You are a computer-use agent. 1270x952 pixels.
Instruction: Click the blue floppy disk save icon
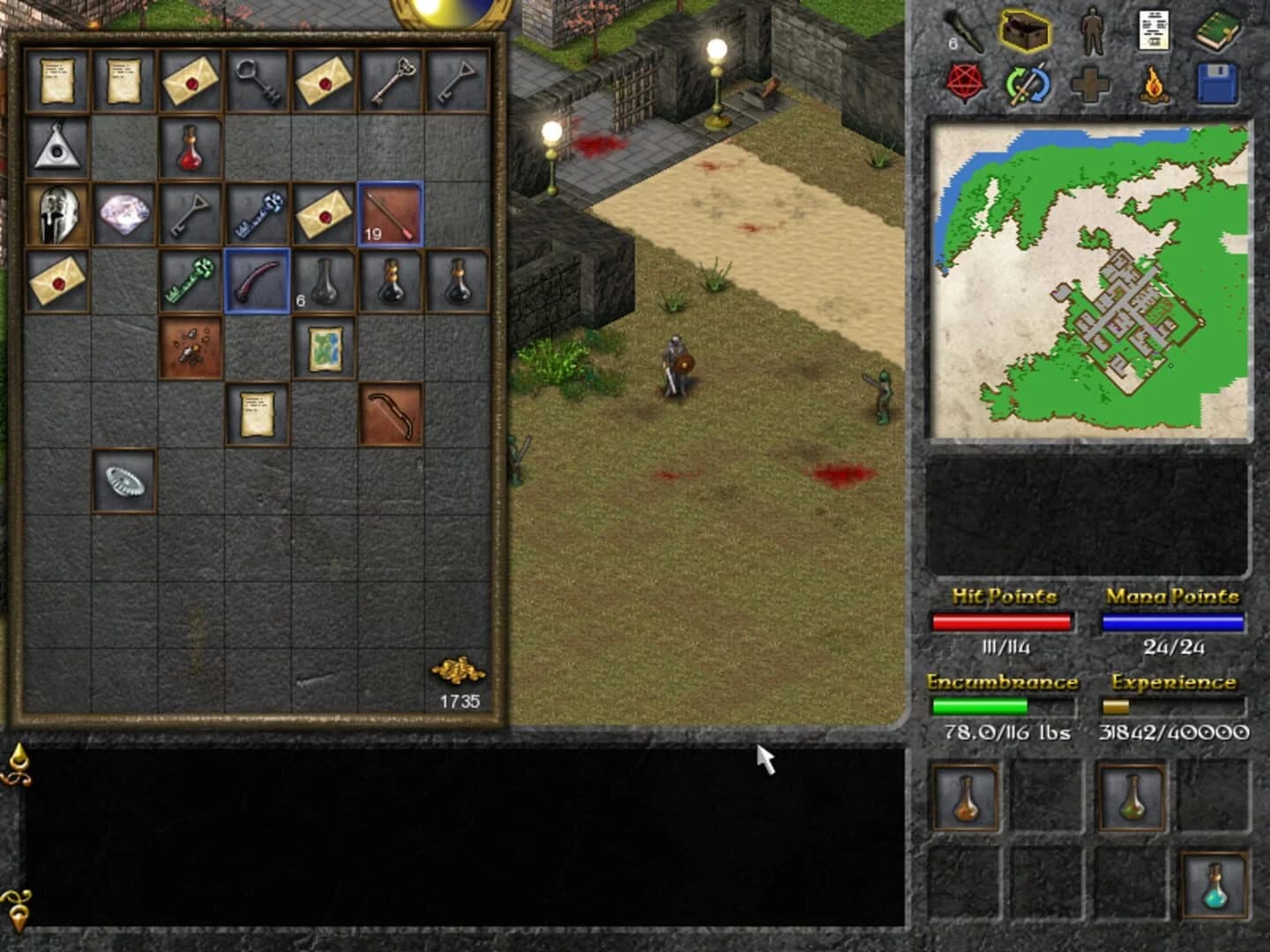click(1215, 82)
